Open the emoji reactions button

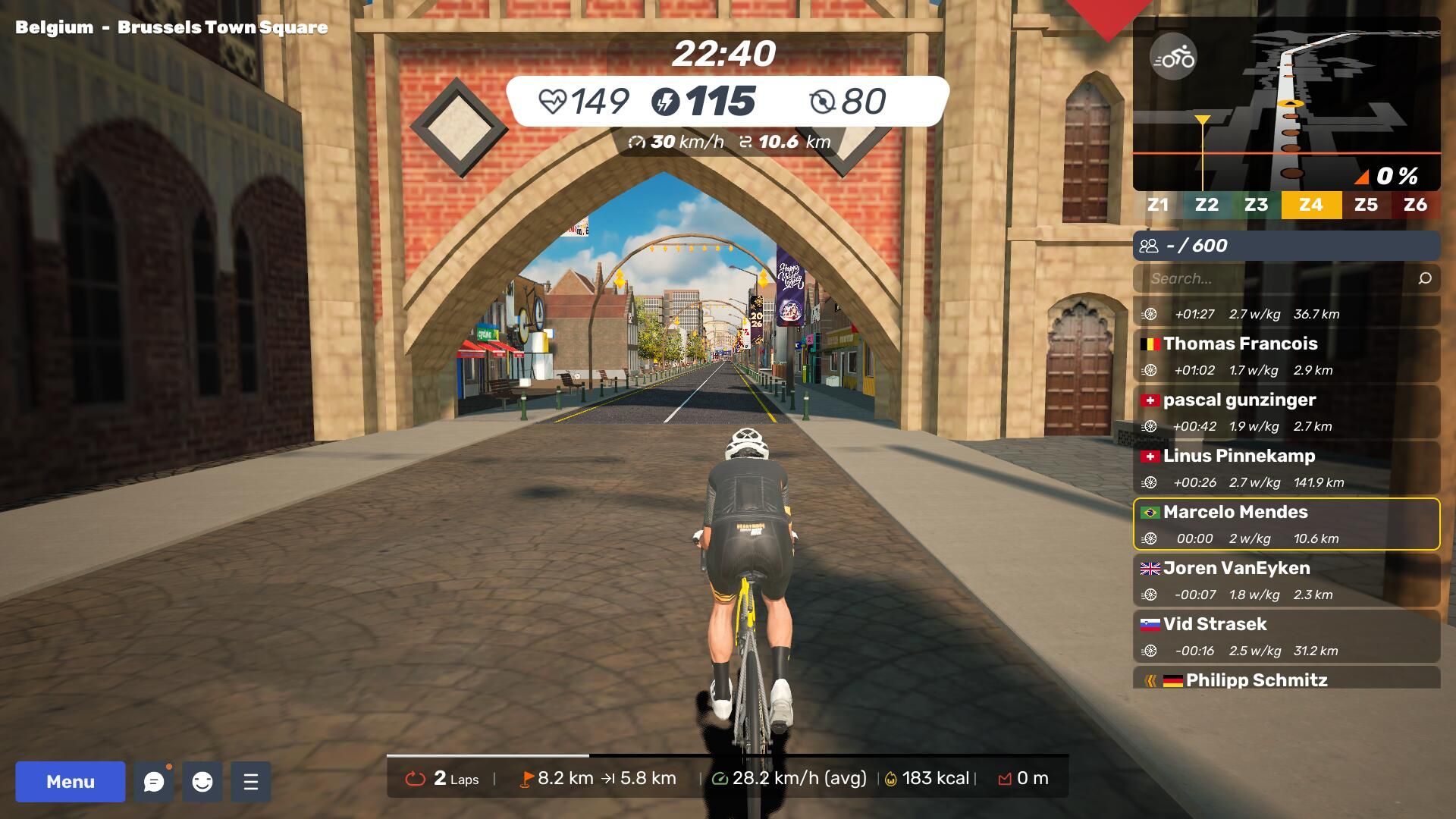[202, 782]
